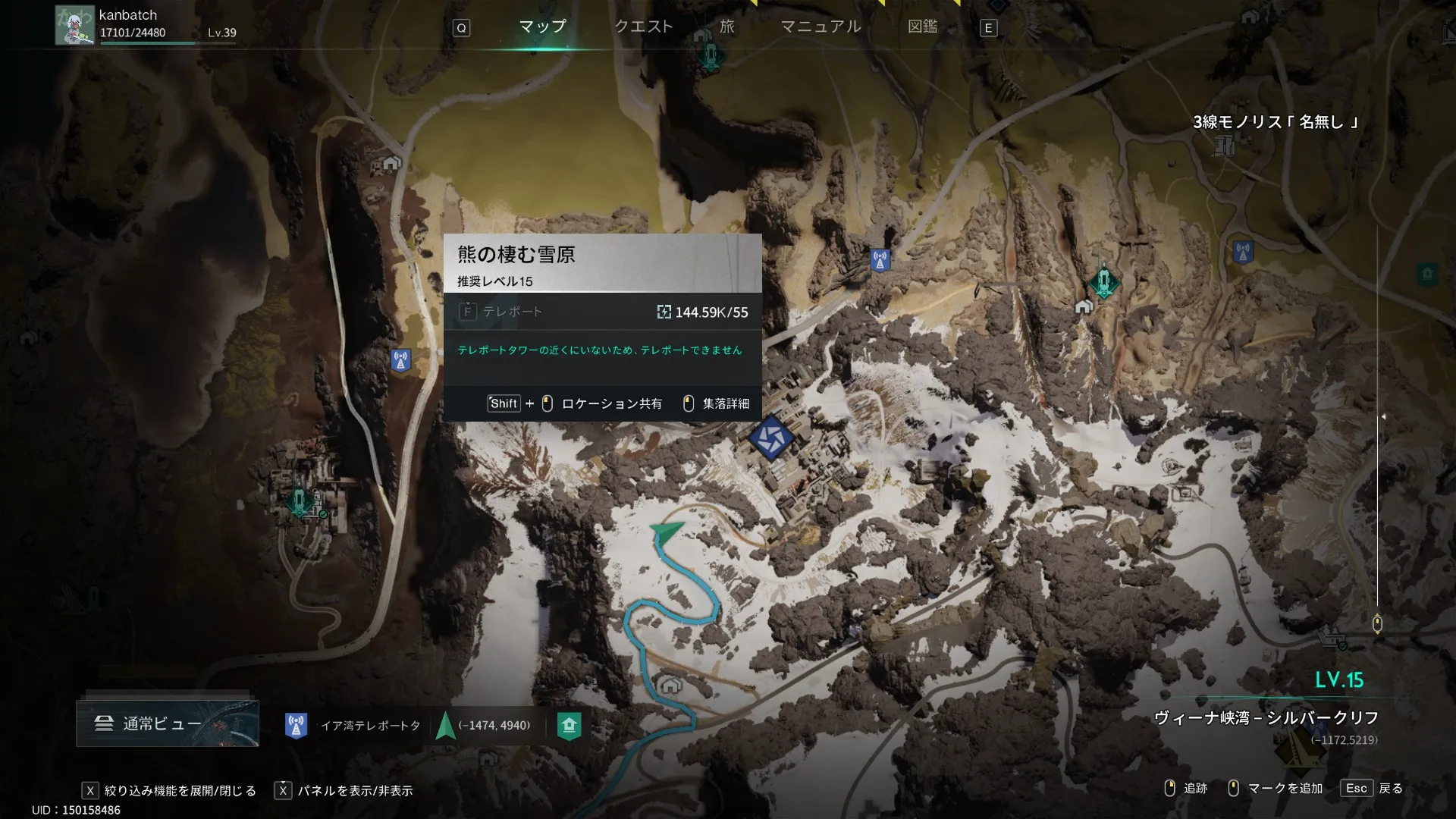This screenshot has width=1456, height=819.
Task: Click the 3線モノリス「名無し」 map marker
Action: tap(1224, 144)
